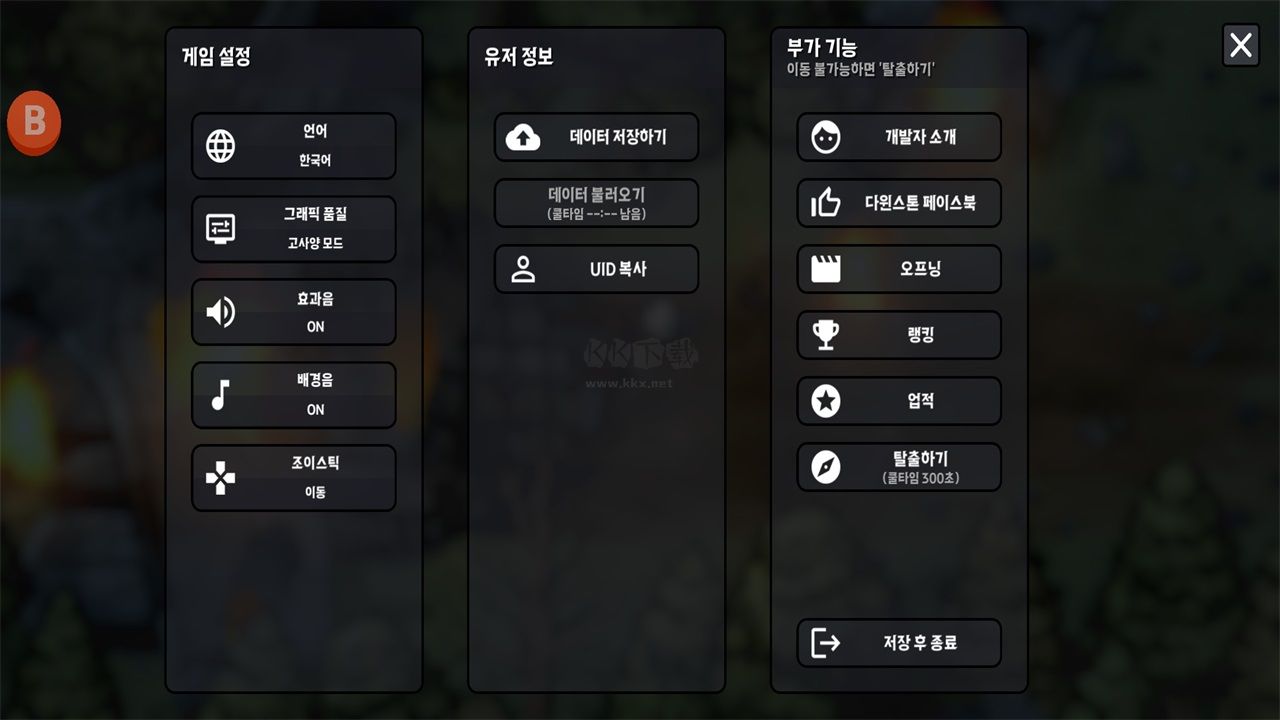This screenshot has width=1280, height=720.
Task: Switch joystick mode from 이동
Action: click(293, 477)
